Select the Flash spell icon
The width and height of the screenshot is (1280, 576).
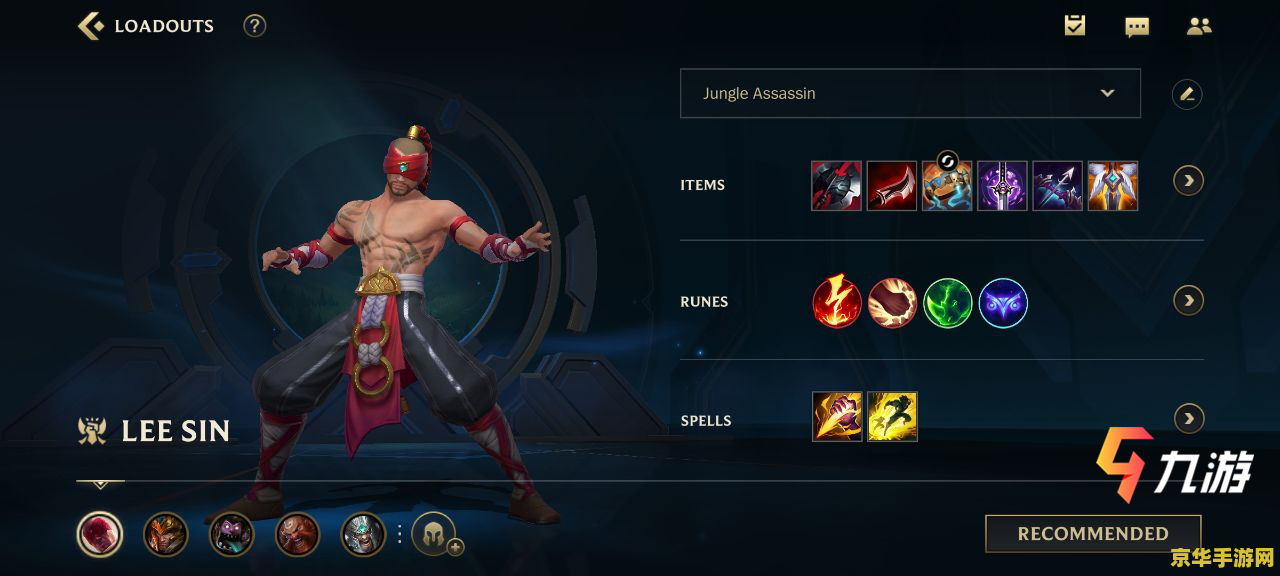tap(892, 417)
